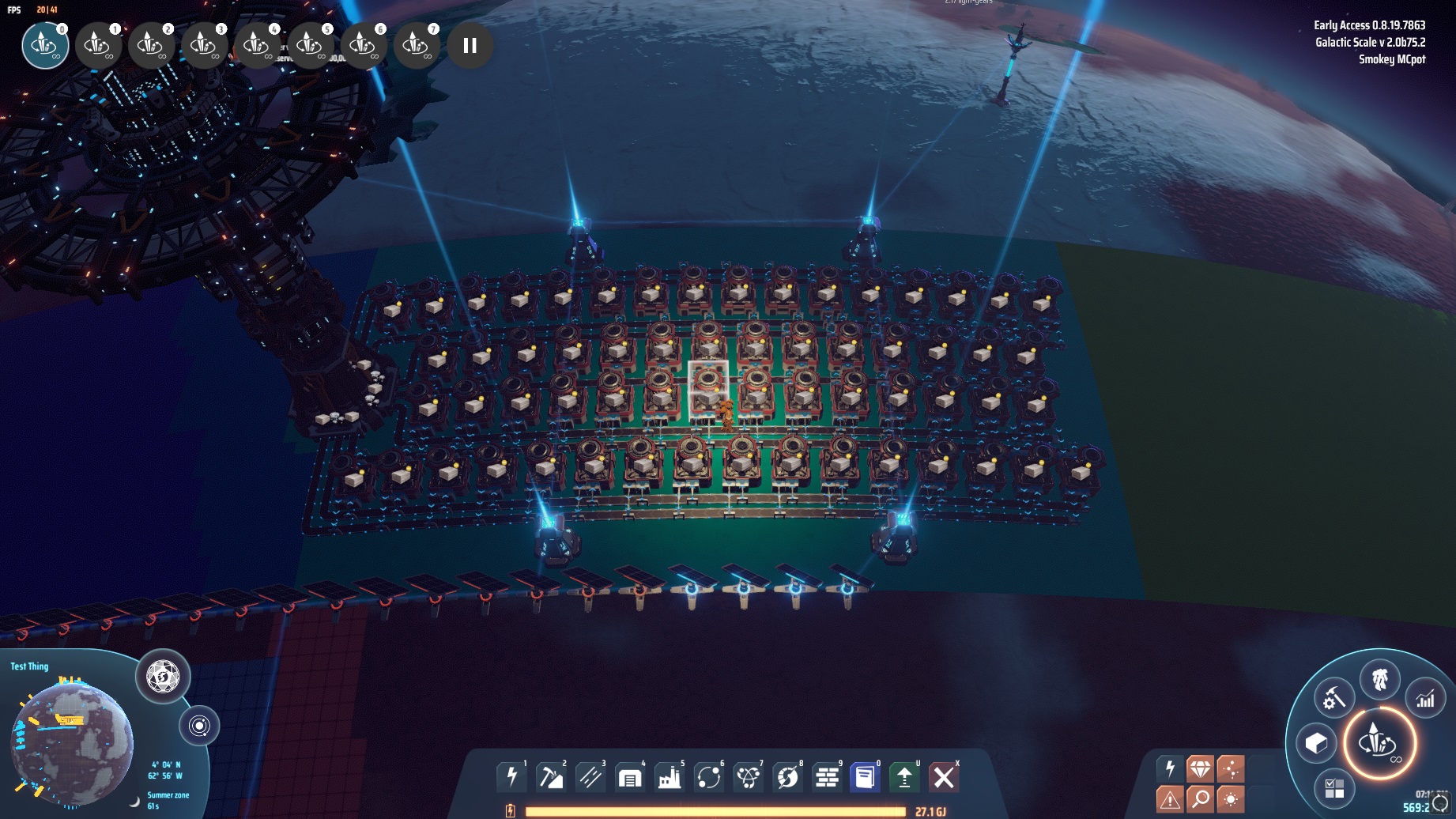
Task: Activate the green upgrade arrow tool
Action: [x=904, y=777]
